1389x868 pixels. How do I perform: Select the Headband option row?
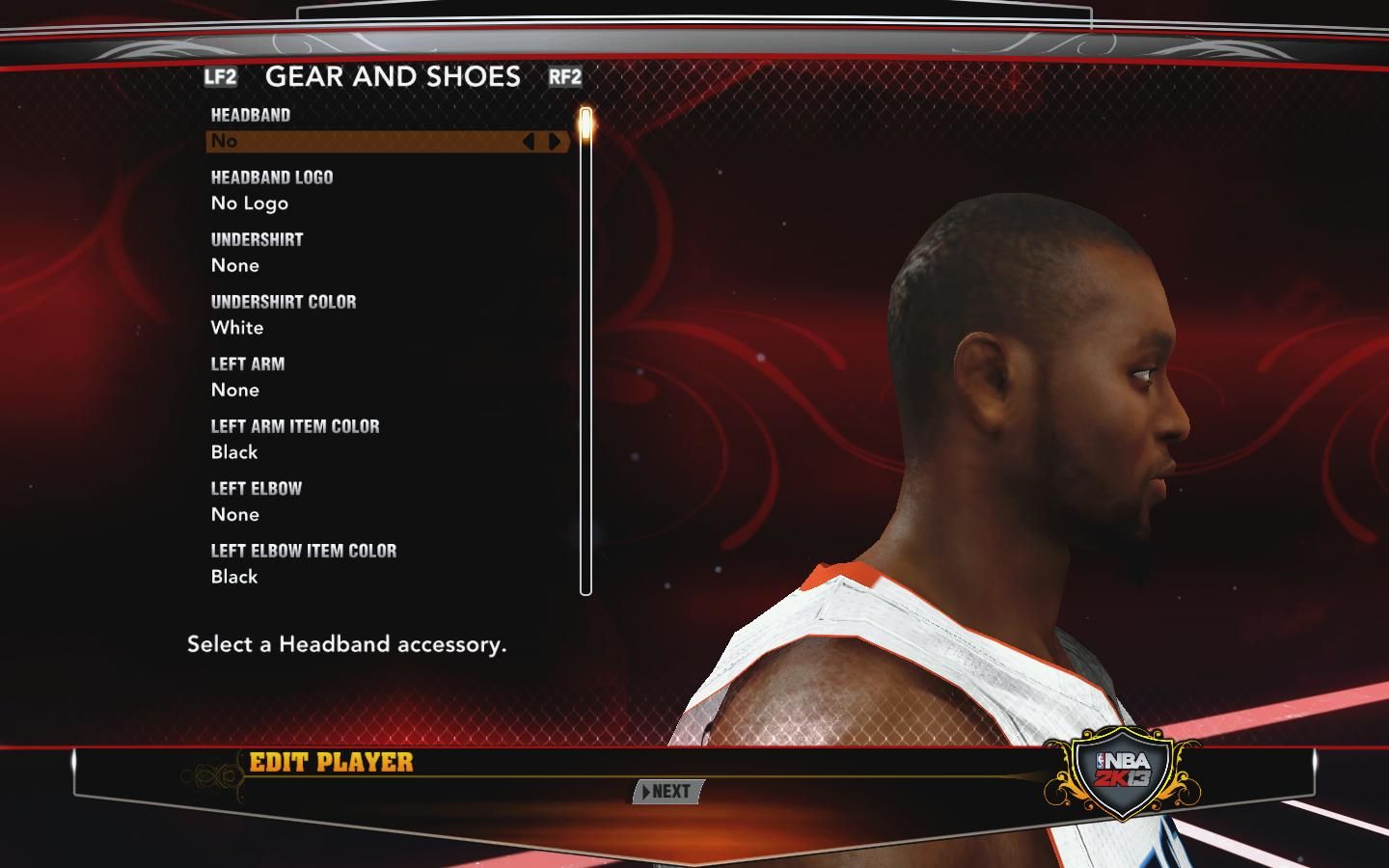[x=367, y=142]
